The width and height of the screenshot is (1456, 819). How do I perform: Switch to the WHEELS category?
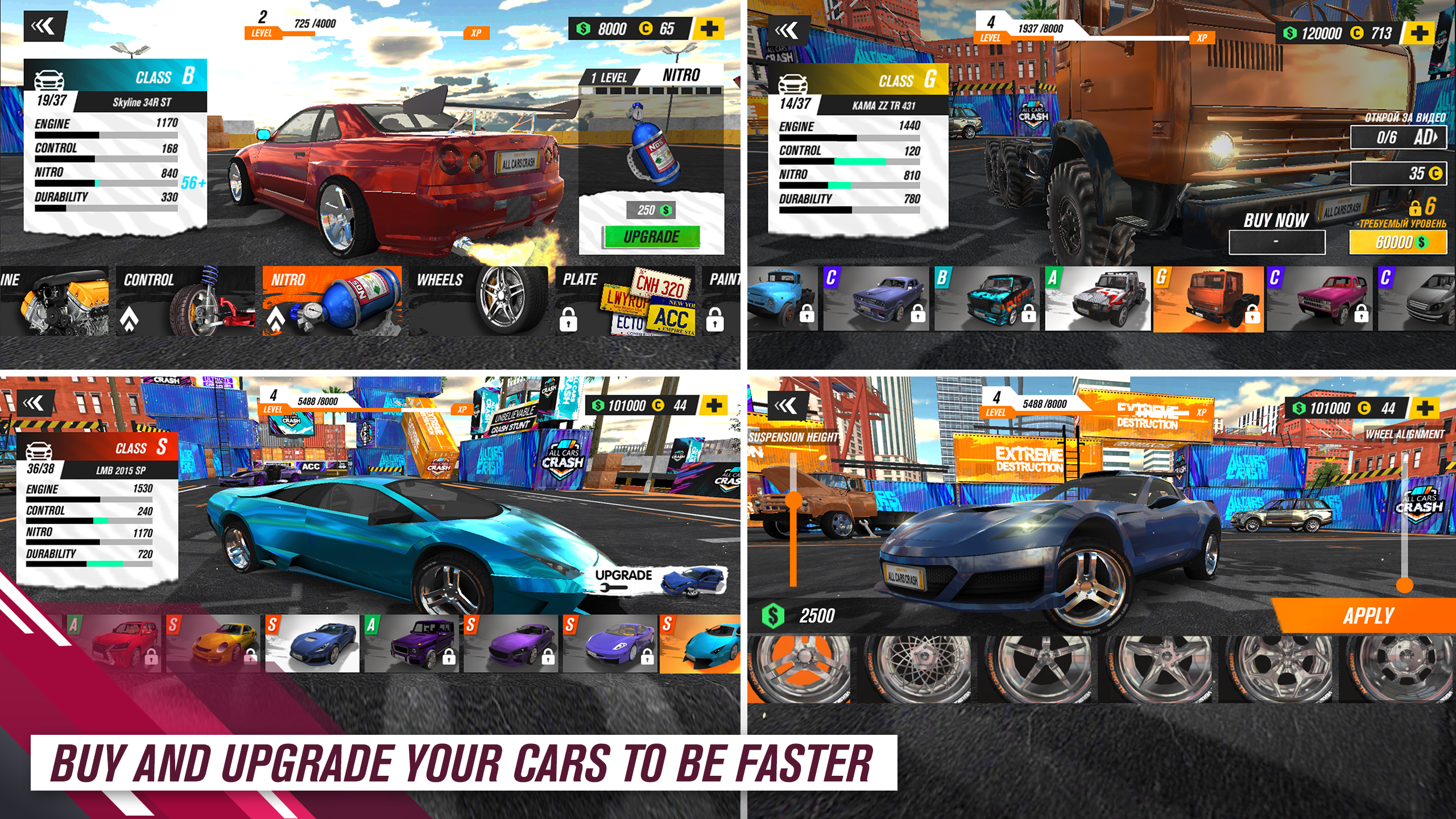coord(478,300)
